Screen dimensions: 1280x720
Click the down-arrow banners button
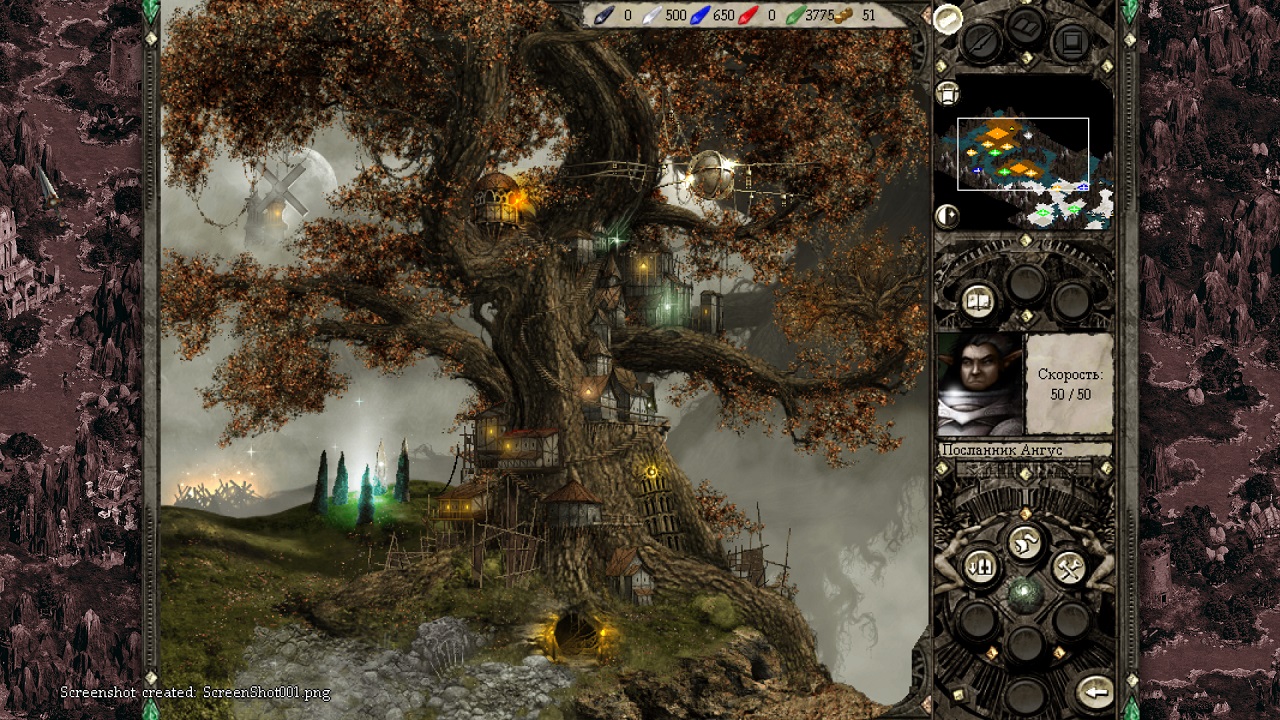pyautogui.click(x=980, y=568)
